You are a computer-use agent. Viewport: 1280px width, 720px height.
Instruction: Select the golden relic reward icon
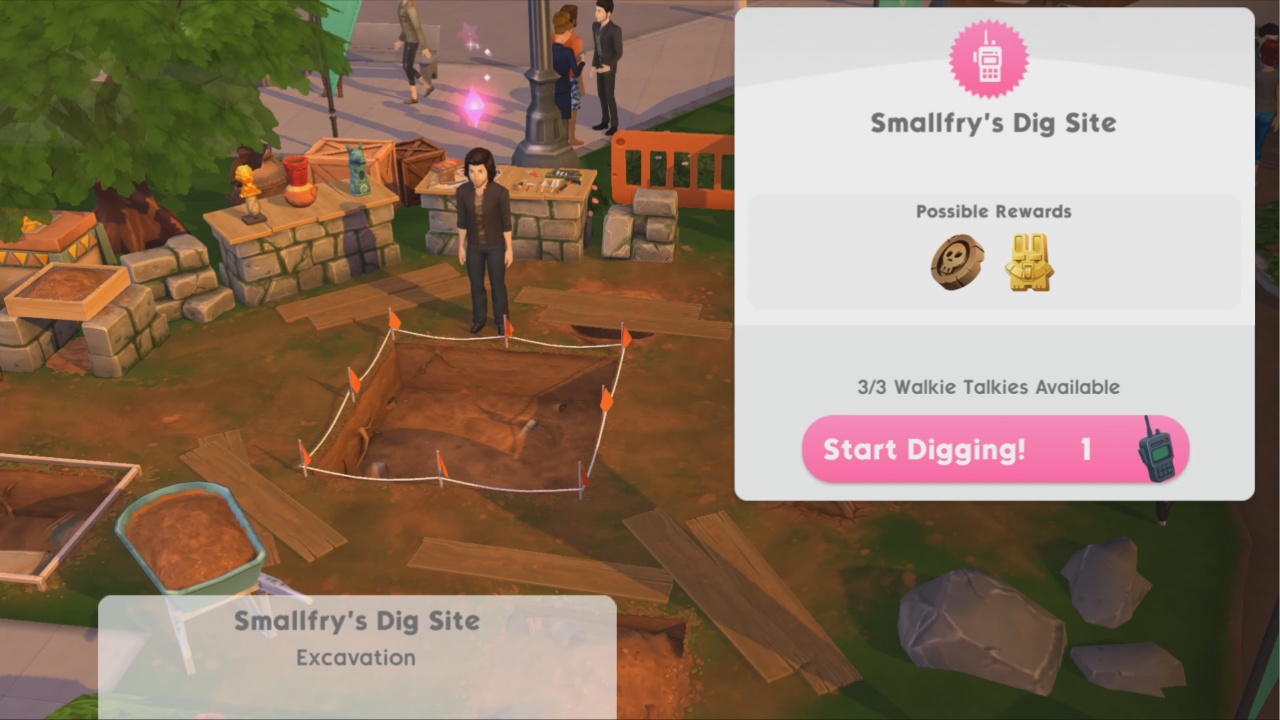tap(1029, 263)
